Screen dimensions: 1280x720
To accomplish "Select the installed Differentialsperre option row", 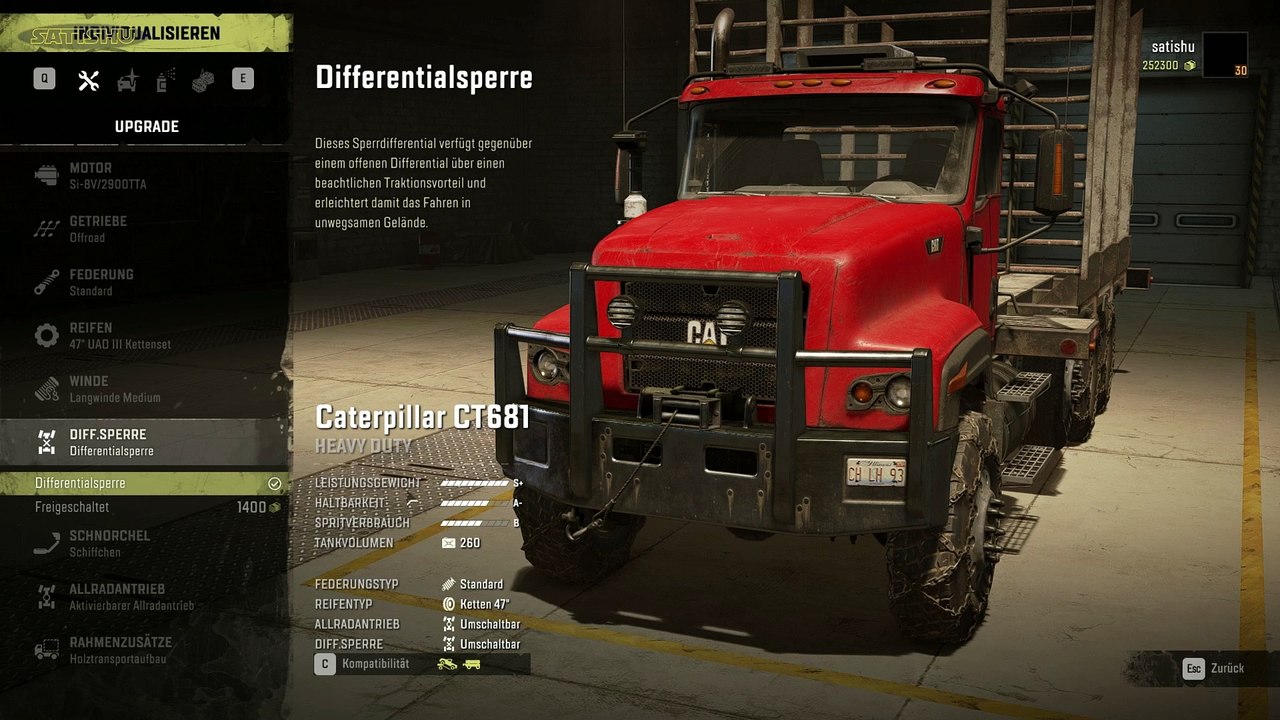I will 145,484.
